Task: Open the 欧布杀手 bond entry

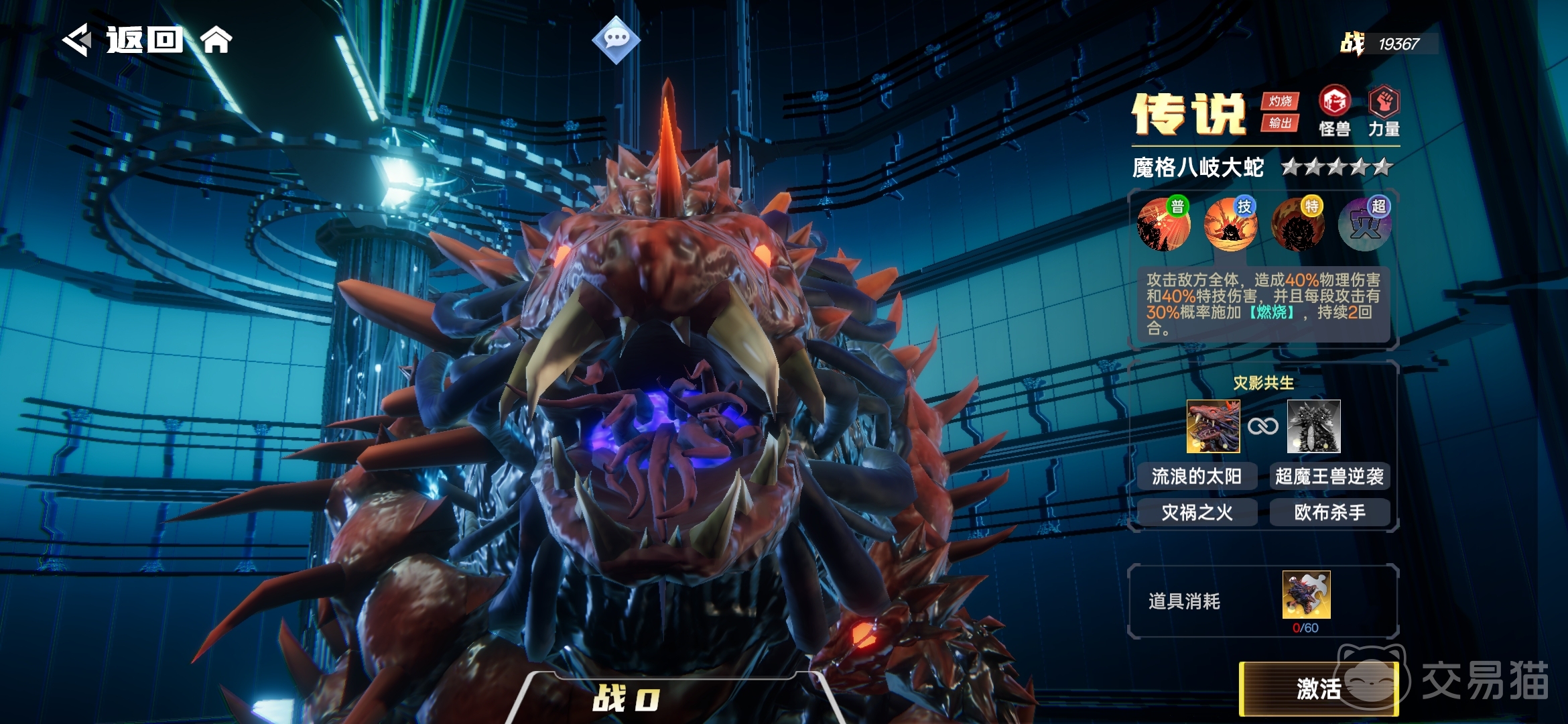Action: pyautogui.click(x=1329, y=513)
